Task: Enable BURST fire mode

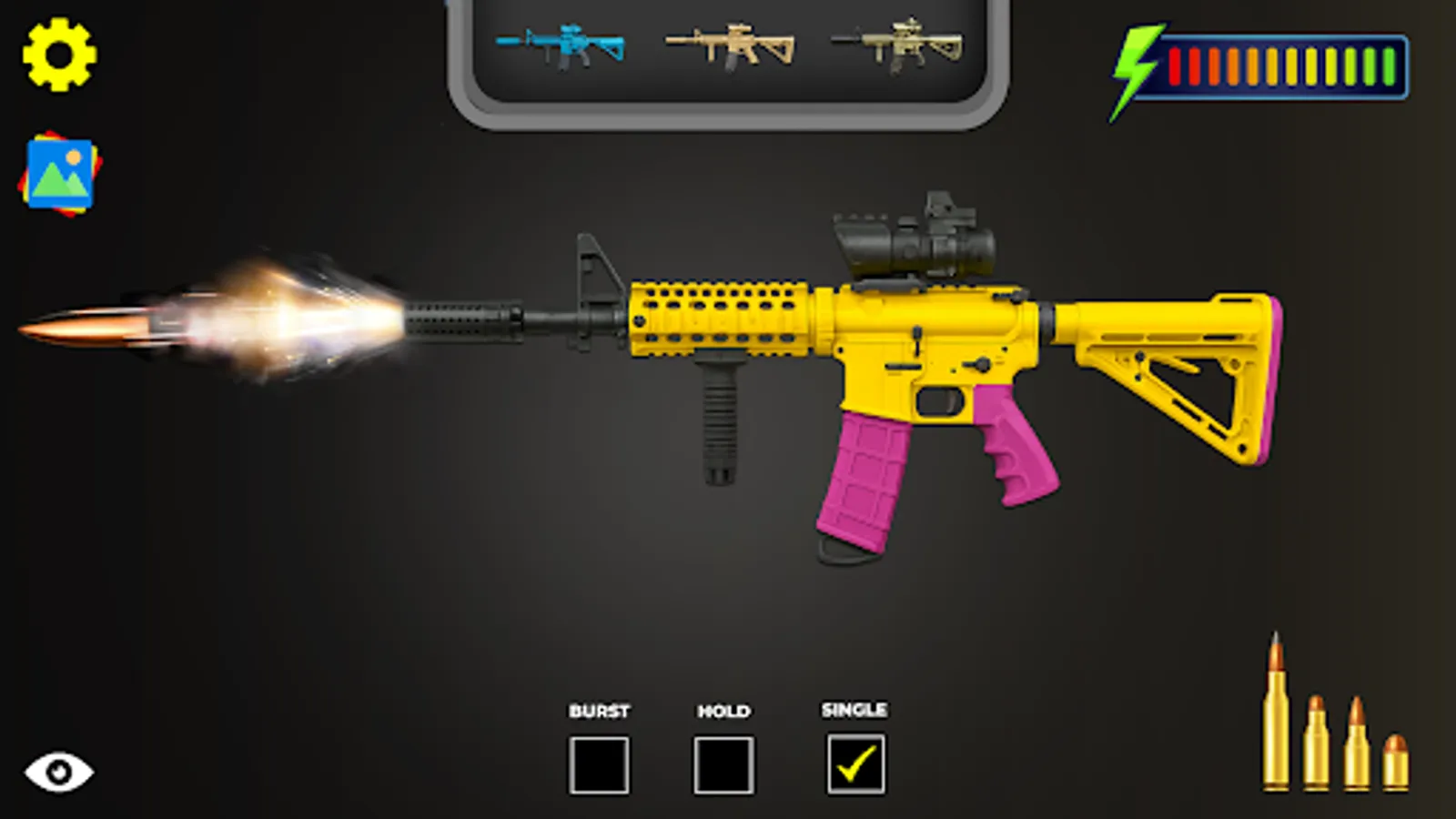Action: click(x=599, y=764)
